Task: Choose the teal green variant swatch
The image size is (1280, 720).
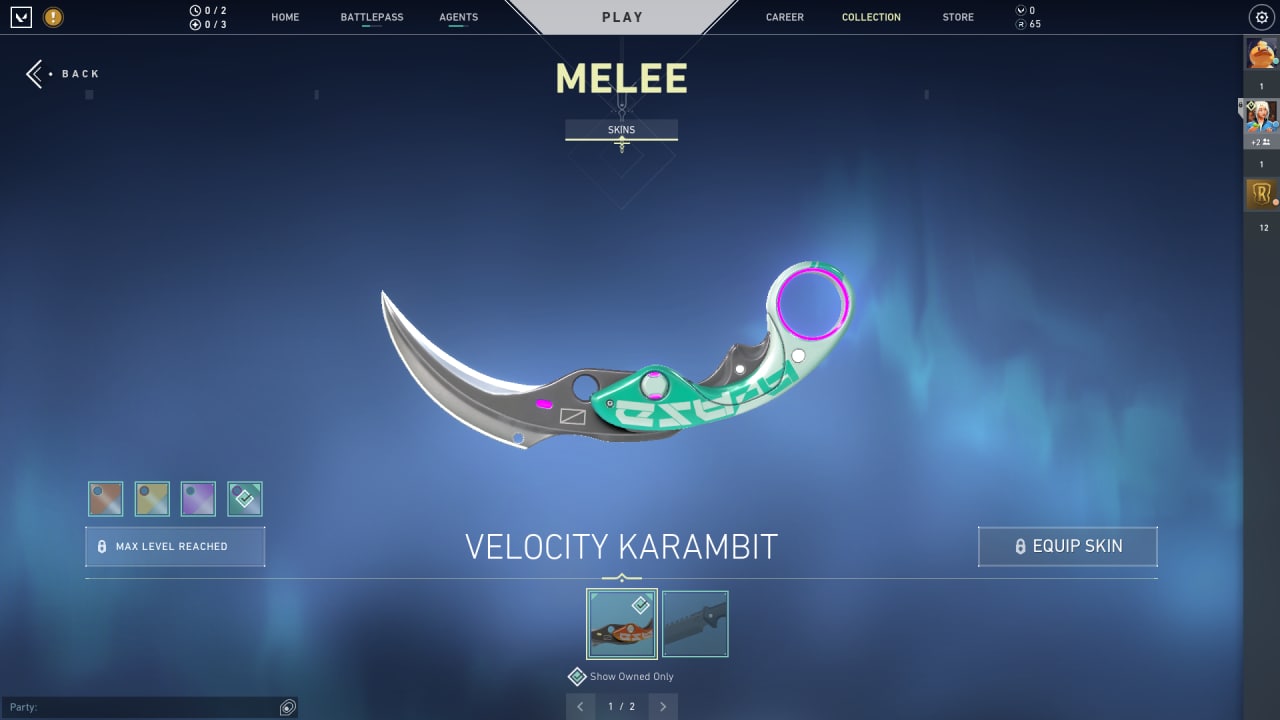Action: (x=245, y=499)
